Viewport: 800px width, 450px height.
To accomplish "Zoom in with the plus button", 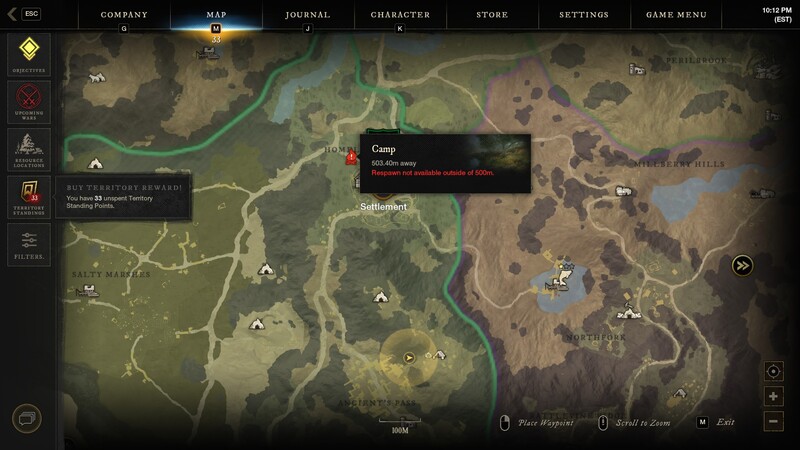I will coord(774,396).
